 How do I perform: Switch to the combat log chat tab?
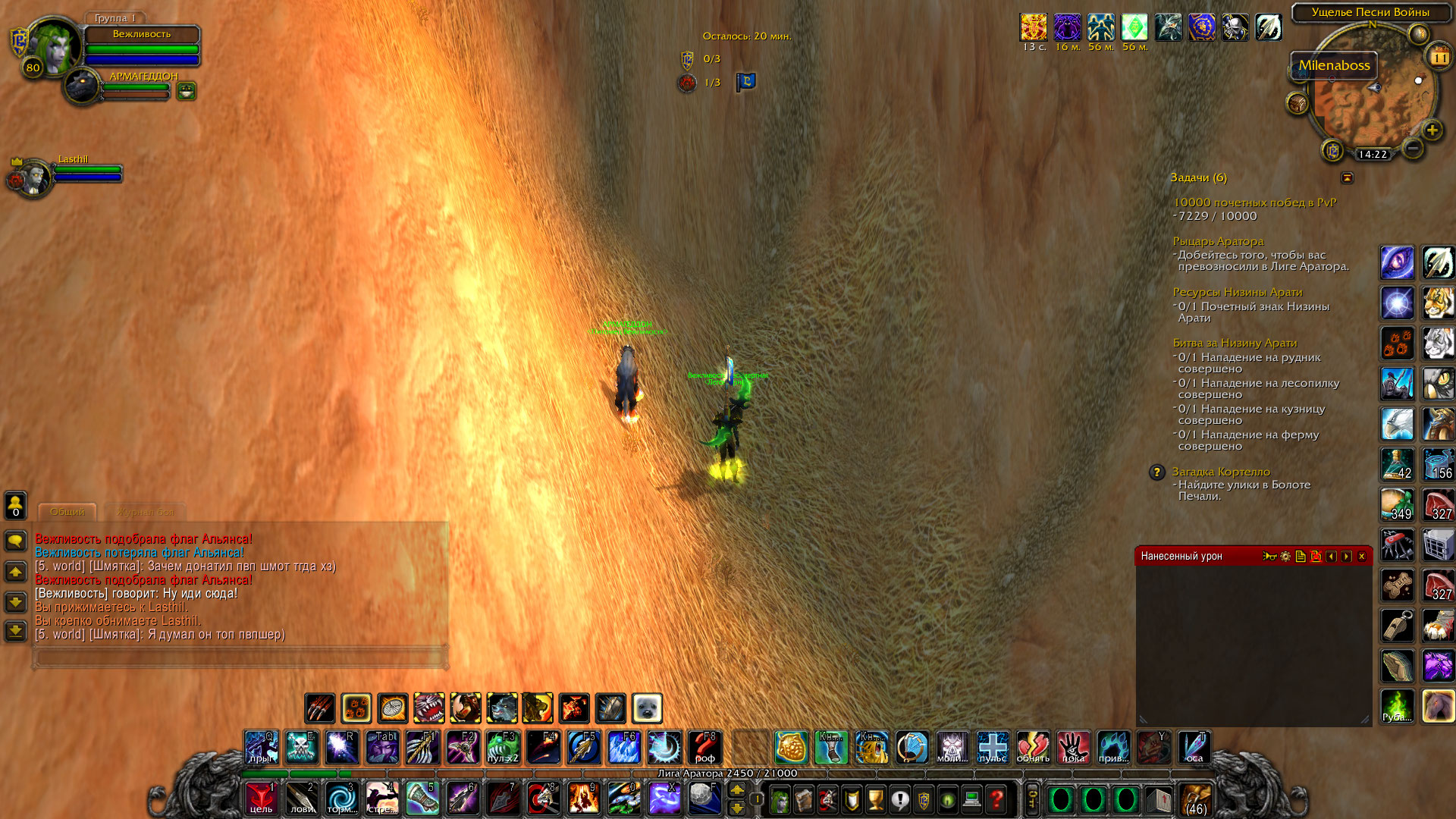[x=145, y=512]
